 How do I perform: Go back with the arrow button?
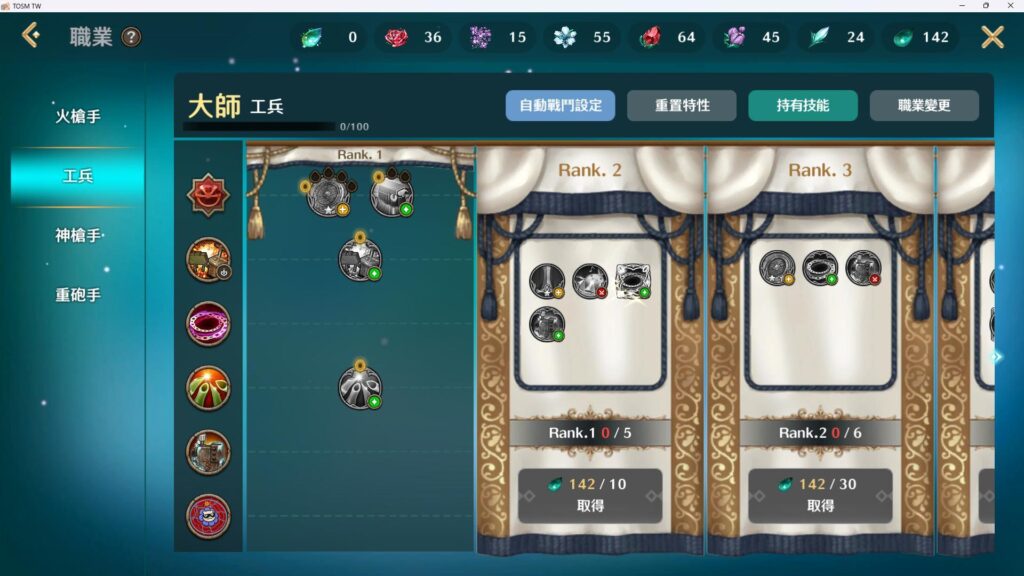31,37
